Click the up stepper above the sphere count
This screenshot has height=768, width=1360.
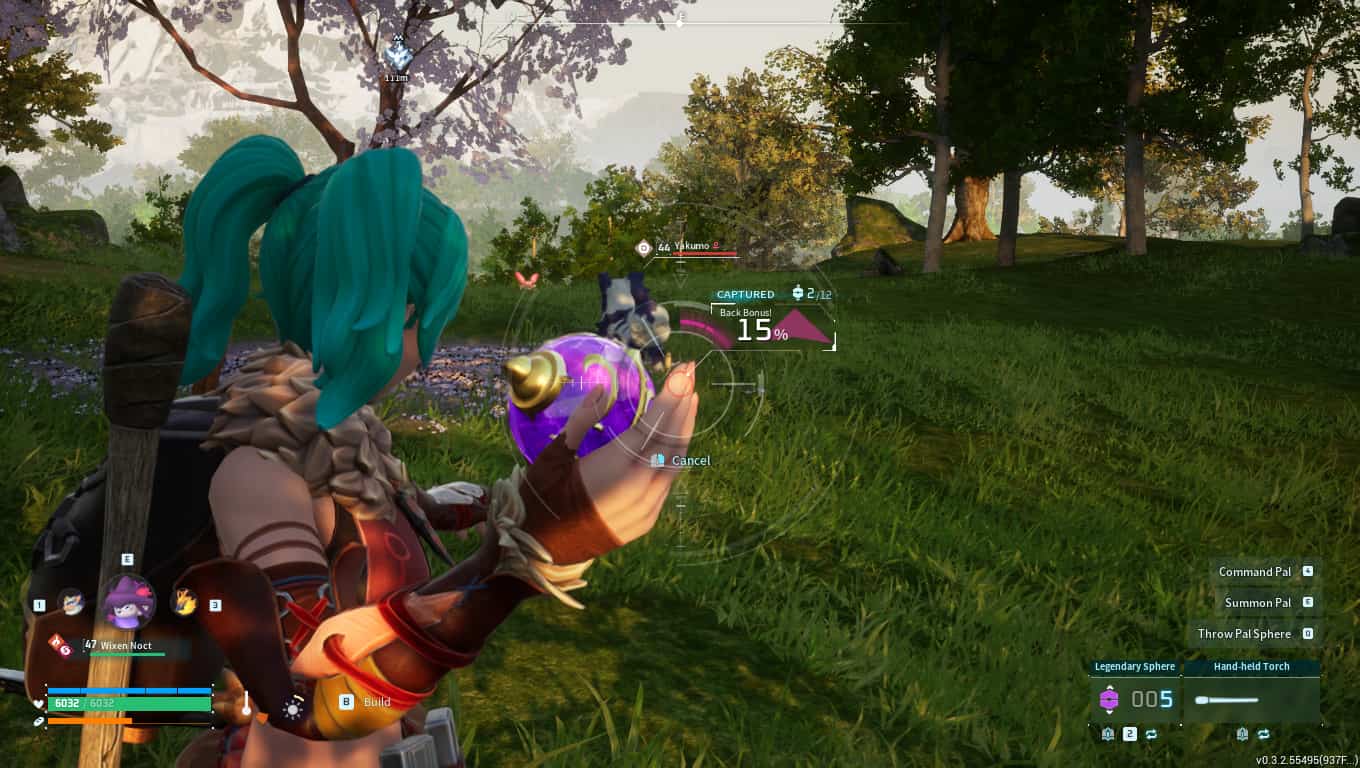[1109, 687]
